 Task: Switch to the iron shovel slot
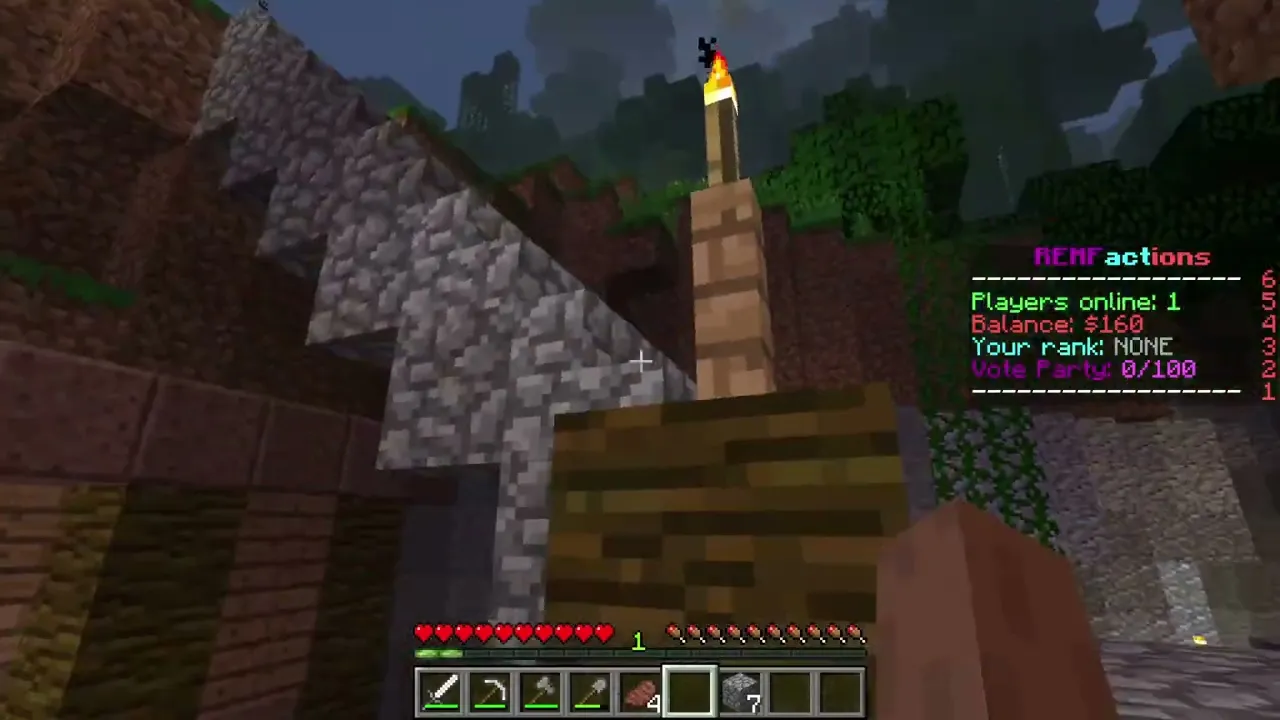click(x=591, y=692)
